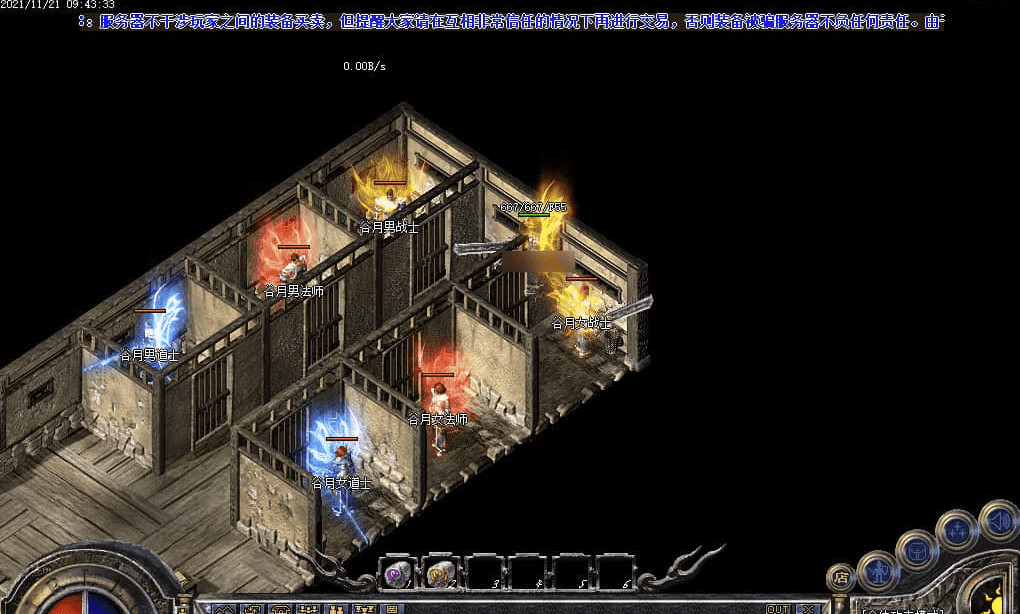
Task: Open the character equipment panel
Action: click(877, 569)
